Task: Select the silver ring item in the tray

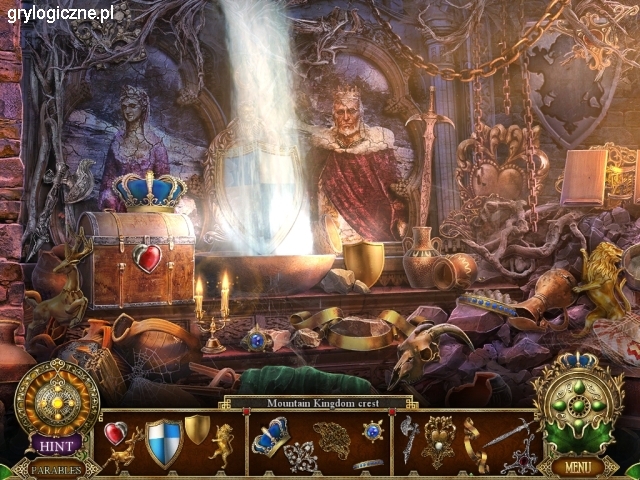Action: coord(368,464)
